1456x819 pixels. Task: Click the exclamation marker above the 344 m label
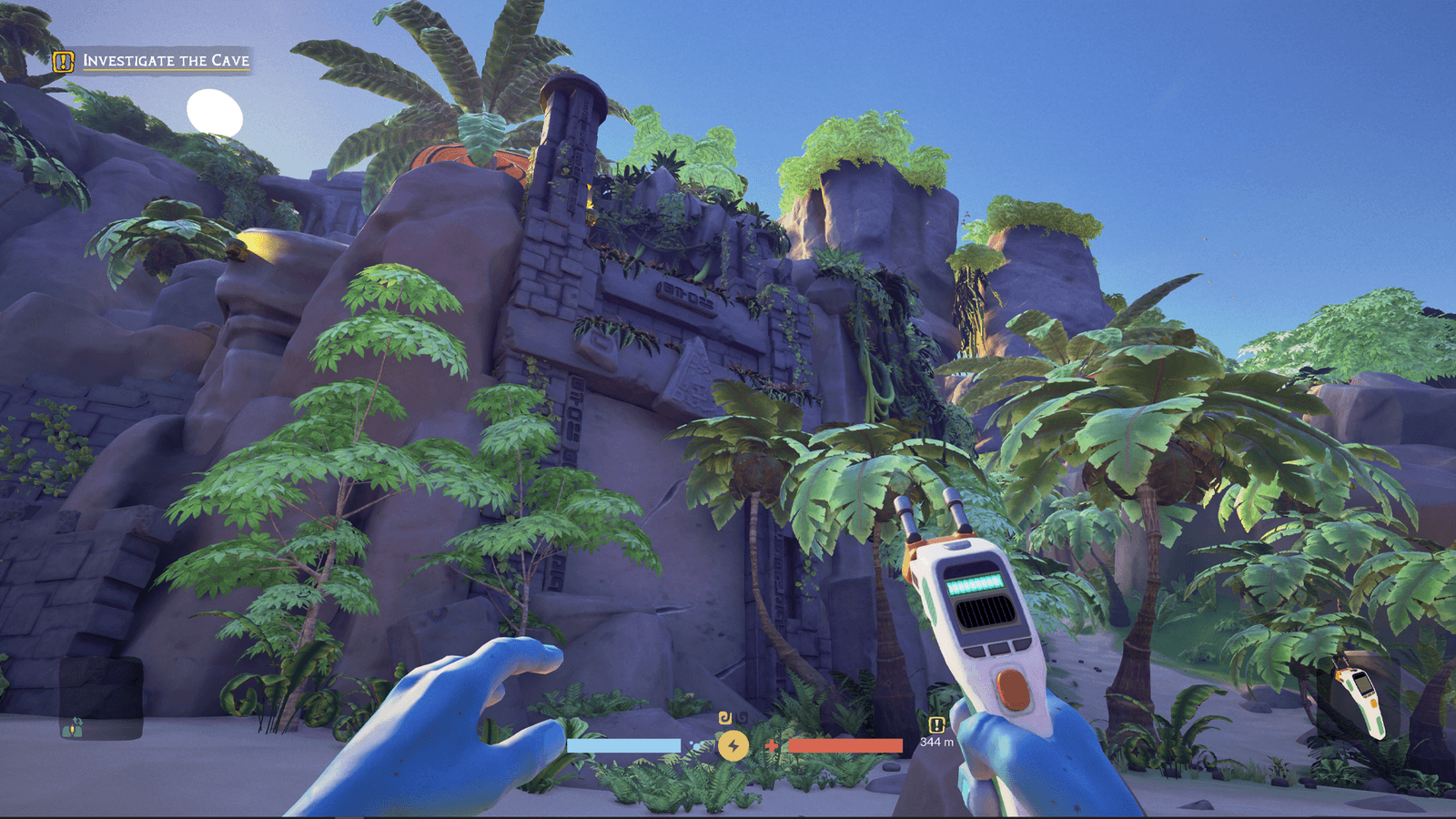tap(936, 724)
